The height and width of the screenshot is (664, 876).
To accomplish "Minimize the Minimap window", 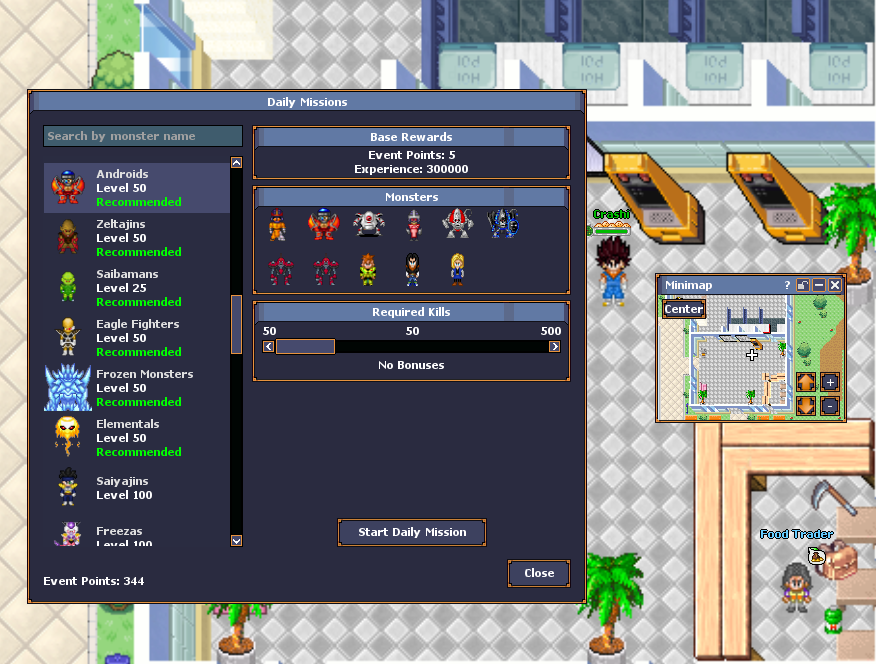I will [819, 285].
